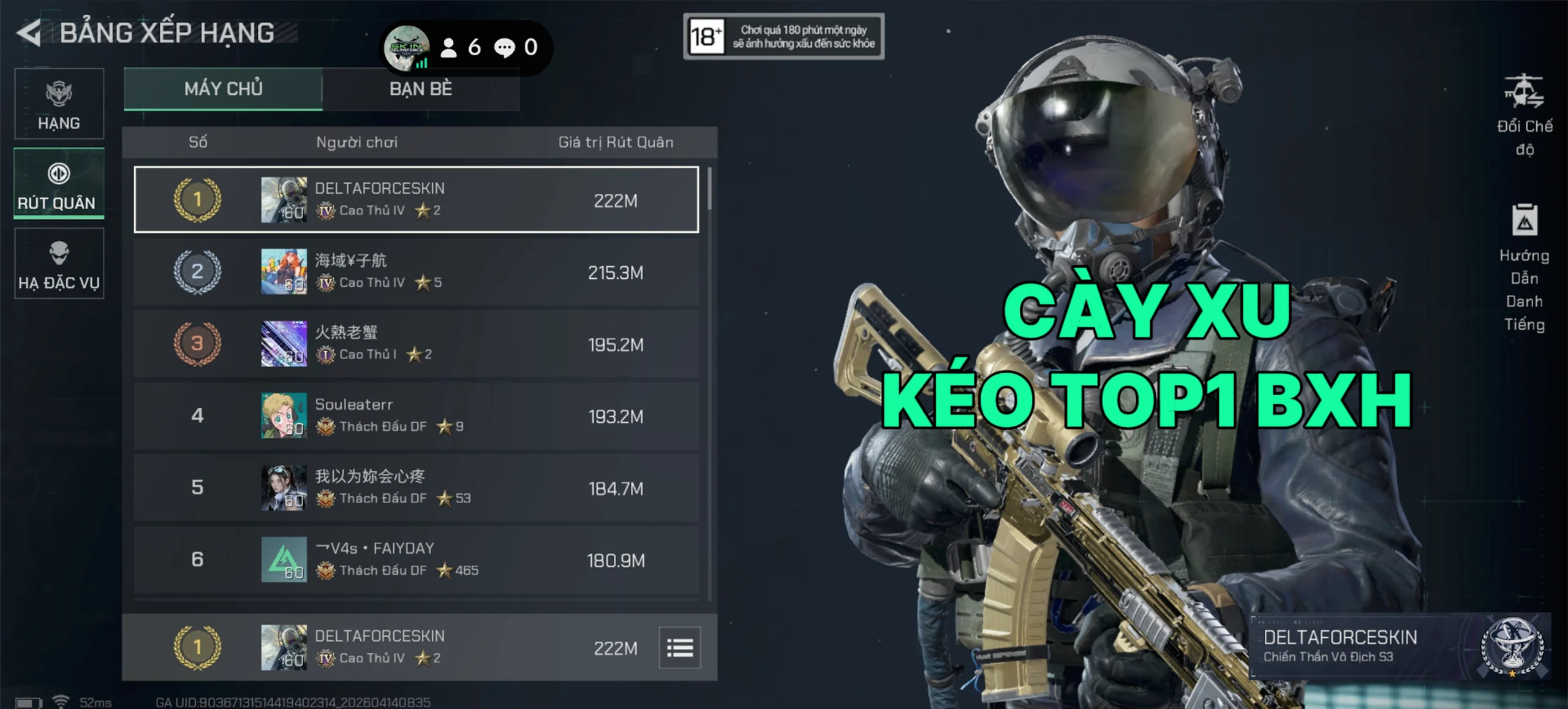Click rank 5 player 我以为妳会心疼 row
Screen dimensions: 1568x709
416,488
